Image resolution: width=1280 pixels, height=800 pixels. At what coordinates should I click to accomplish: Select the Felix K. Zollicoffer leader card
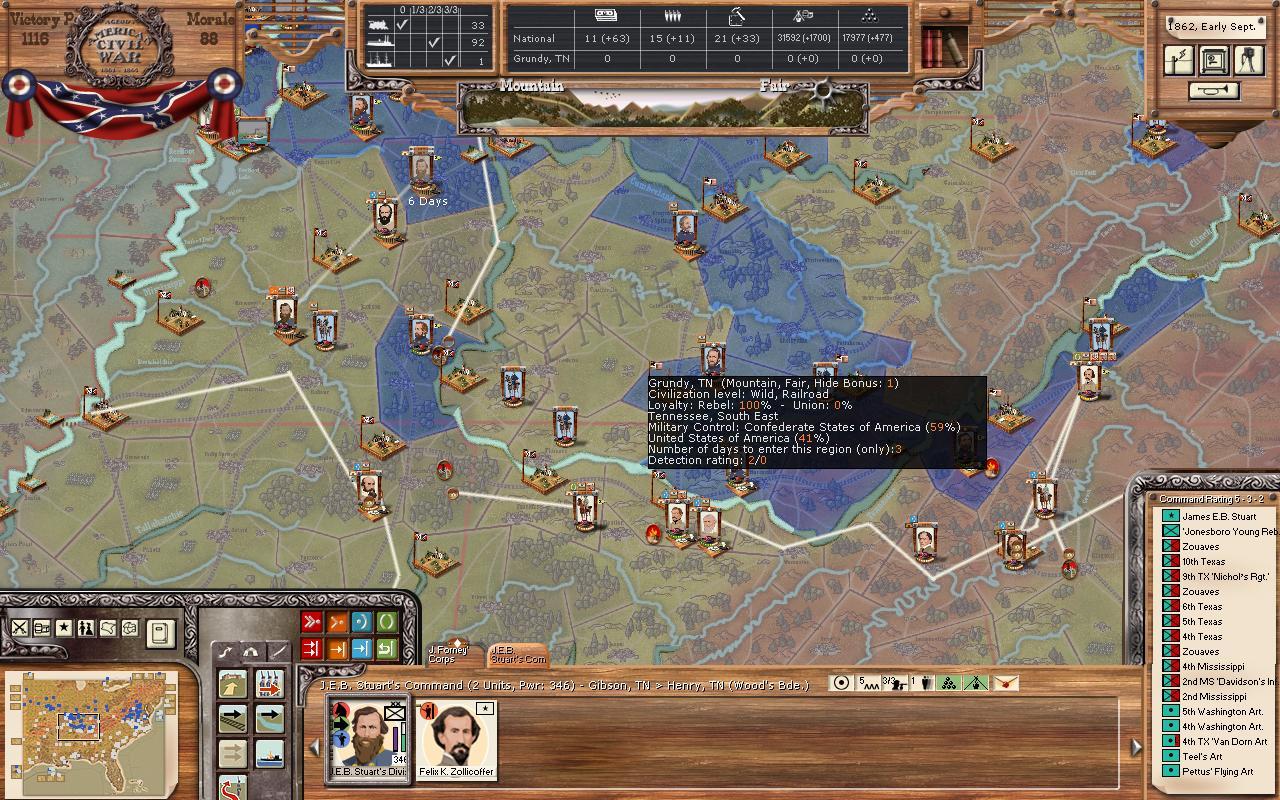[457, 739]
